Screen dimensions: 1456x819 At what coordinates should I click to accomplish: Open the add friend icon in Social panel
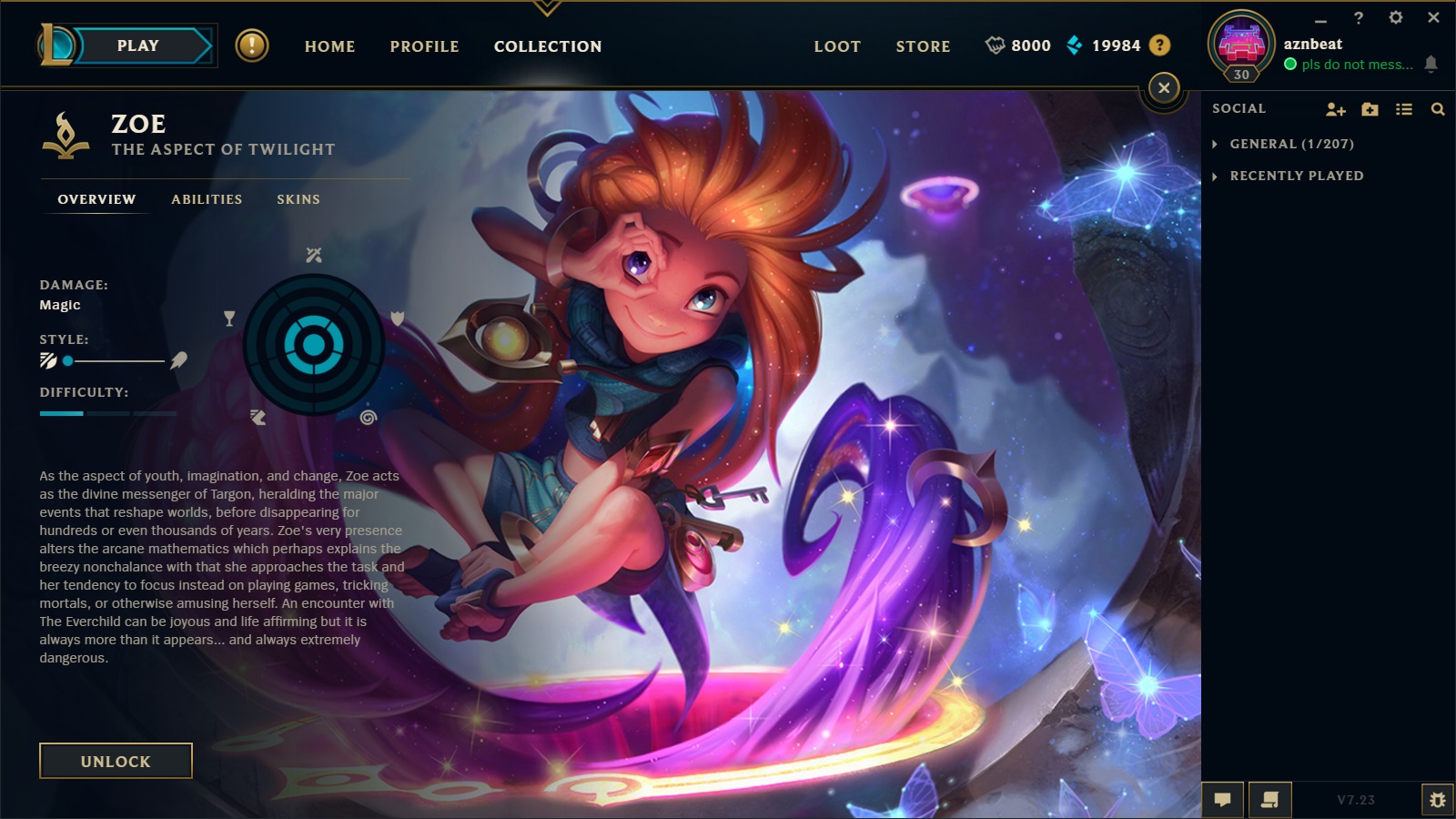point(1335,108)
